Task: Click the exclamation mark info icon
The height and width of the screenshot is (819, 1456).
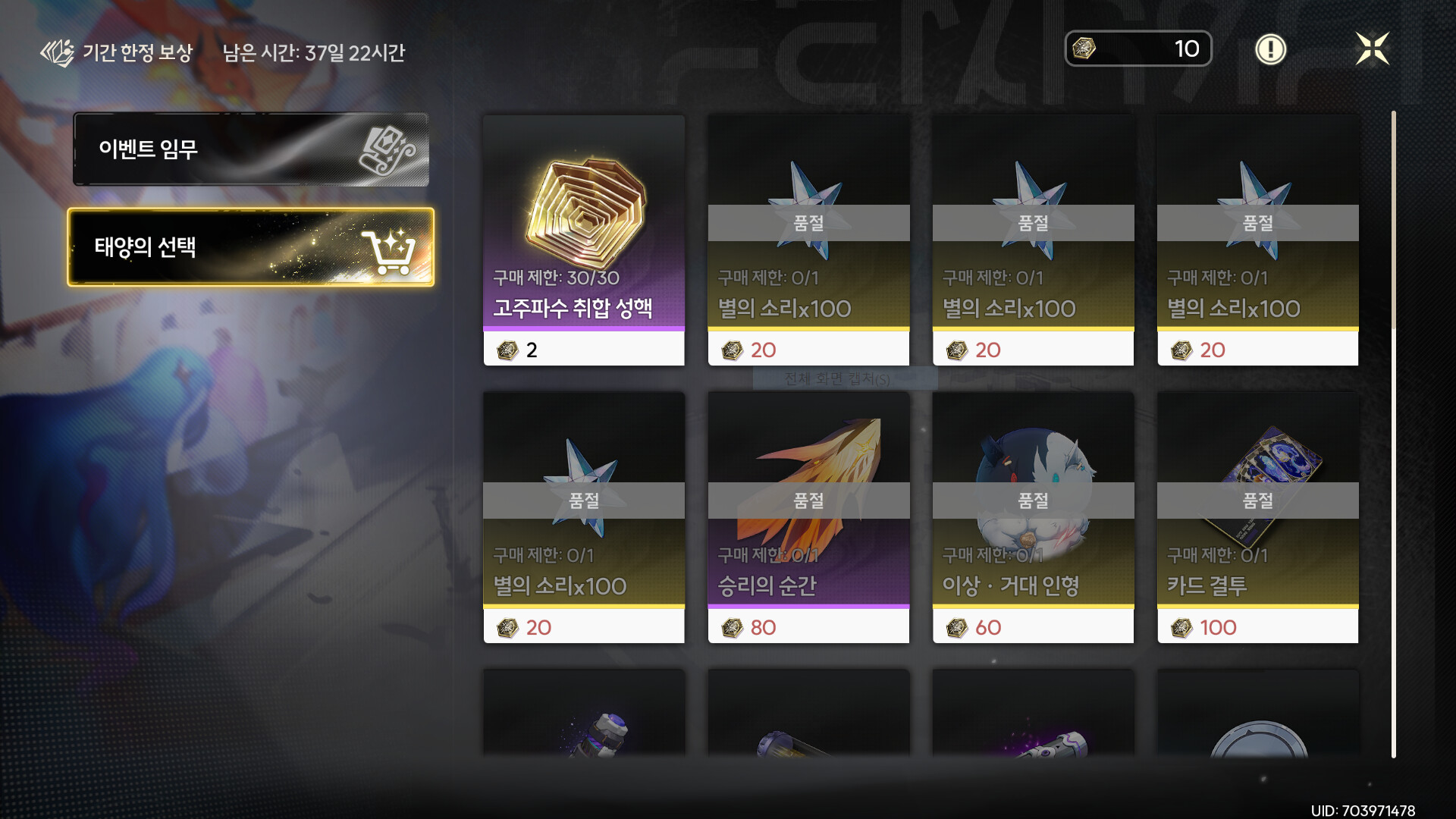Action: tap(1270, 49)
